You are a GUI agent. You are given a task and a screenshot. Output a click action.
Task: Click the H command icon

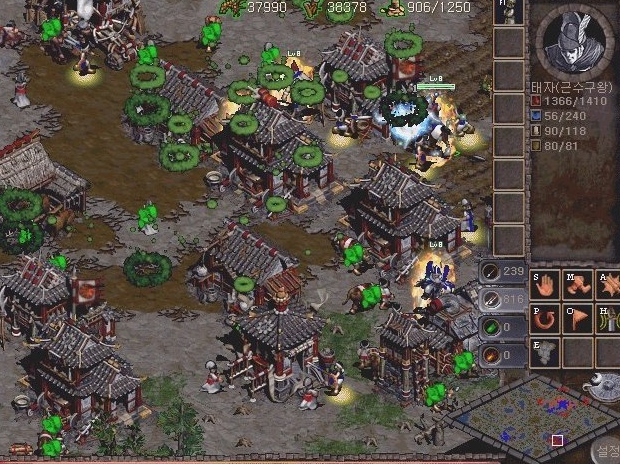coord(607,319)
